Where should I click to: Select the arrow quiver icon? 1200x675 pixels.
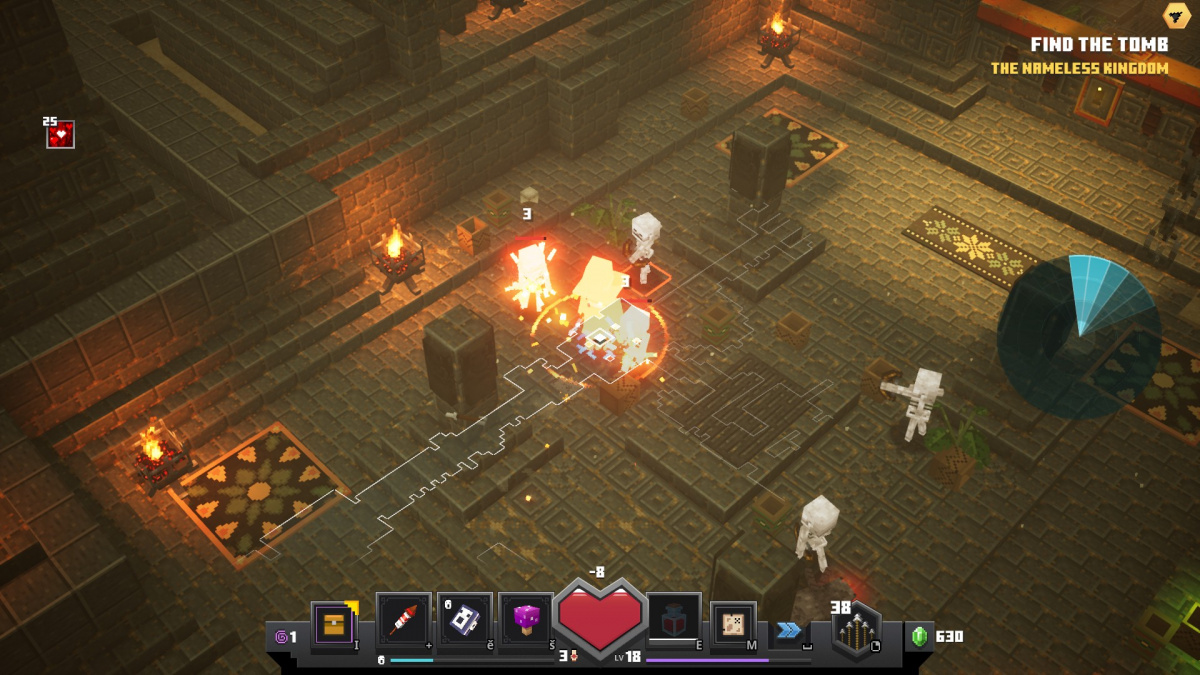857,630
